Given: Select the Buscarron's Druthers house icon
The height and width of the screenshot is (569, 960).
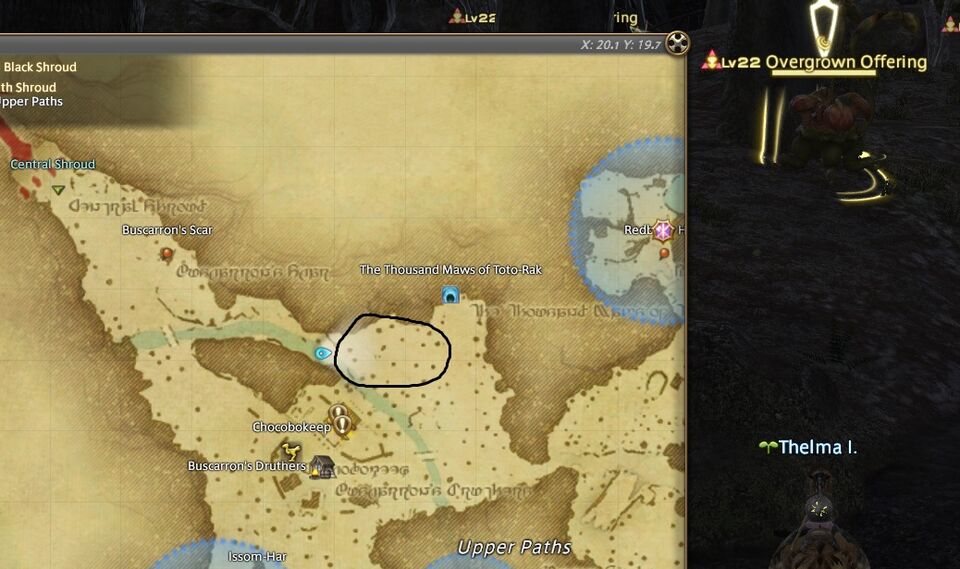Looking at the screenshot, I should click(x=321, y=466).
